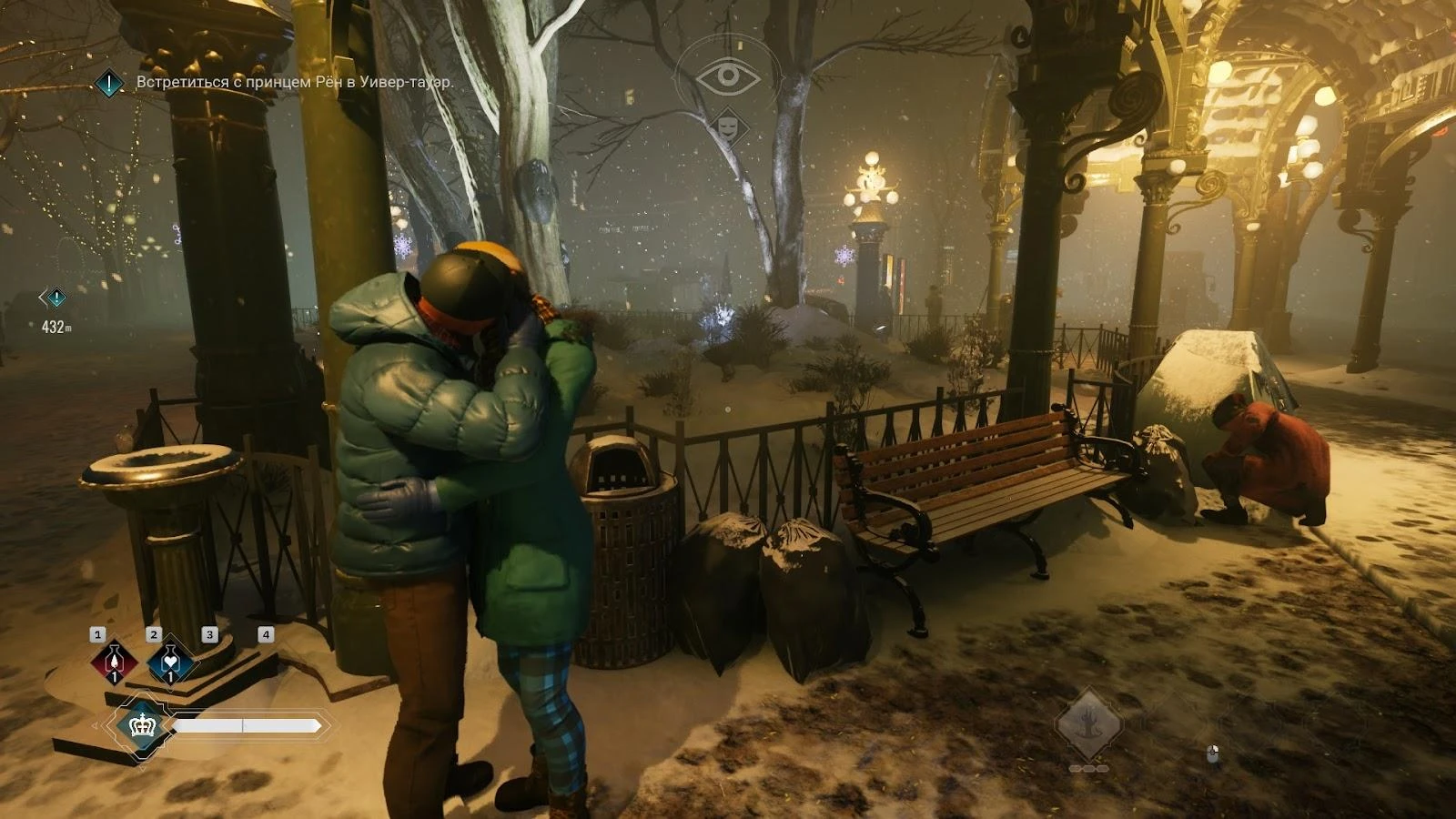
Task: Click the Masquerade mask icon
Action: pos(727,124)
